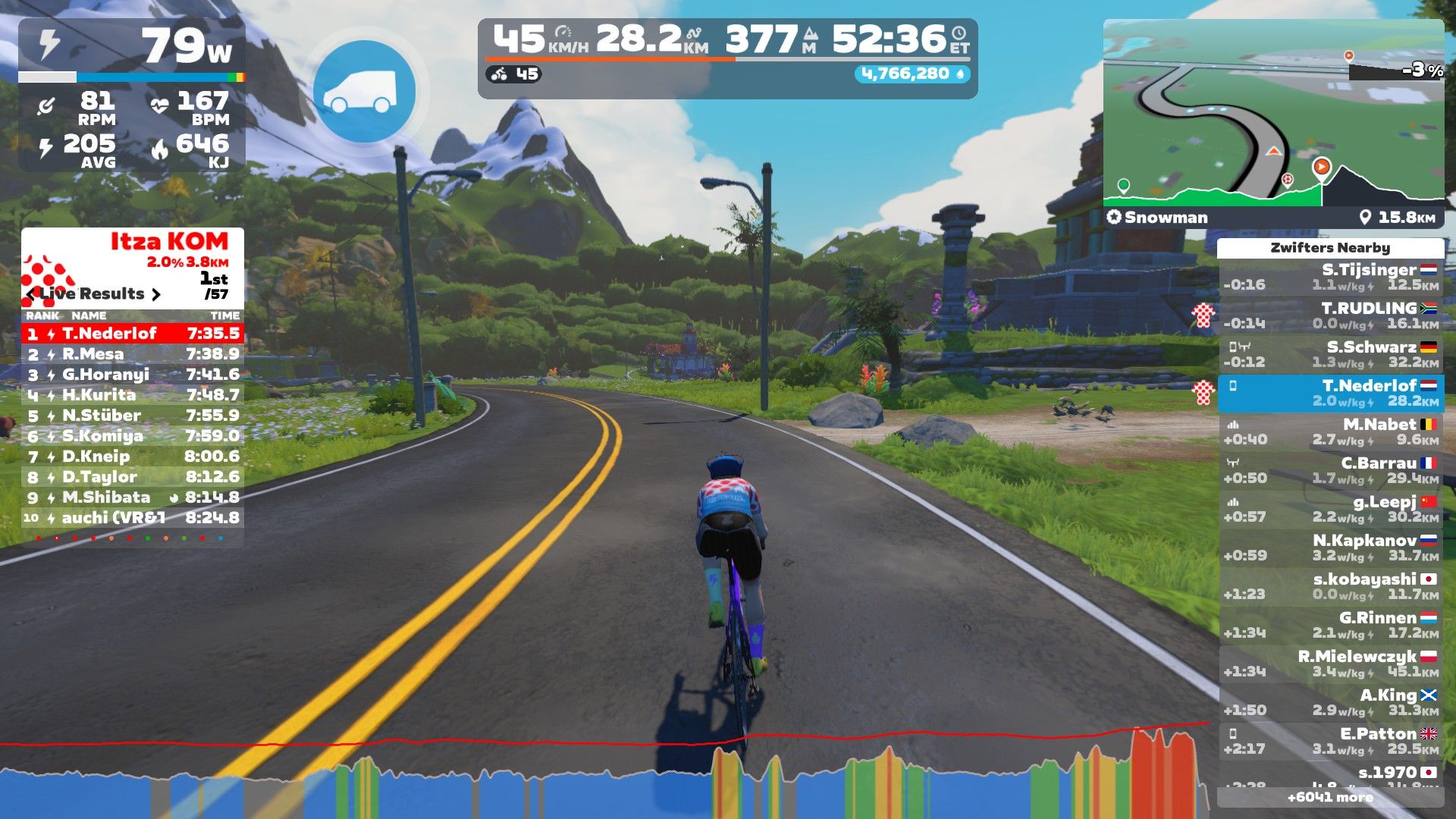The image size is (1456, 819).
Task: Expand the +6041 more riders list
Action: pyautogui.click(x=1330, y=797)
